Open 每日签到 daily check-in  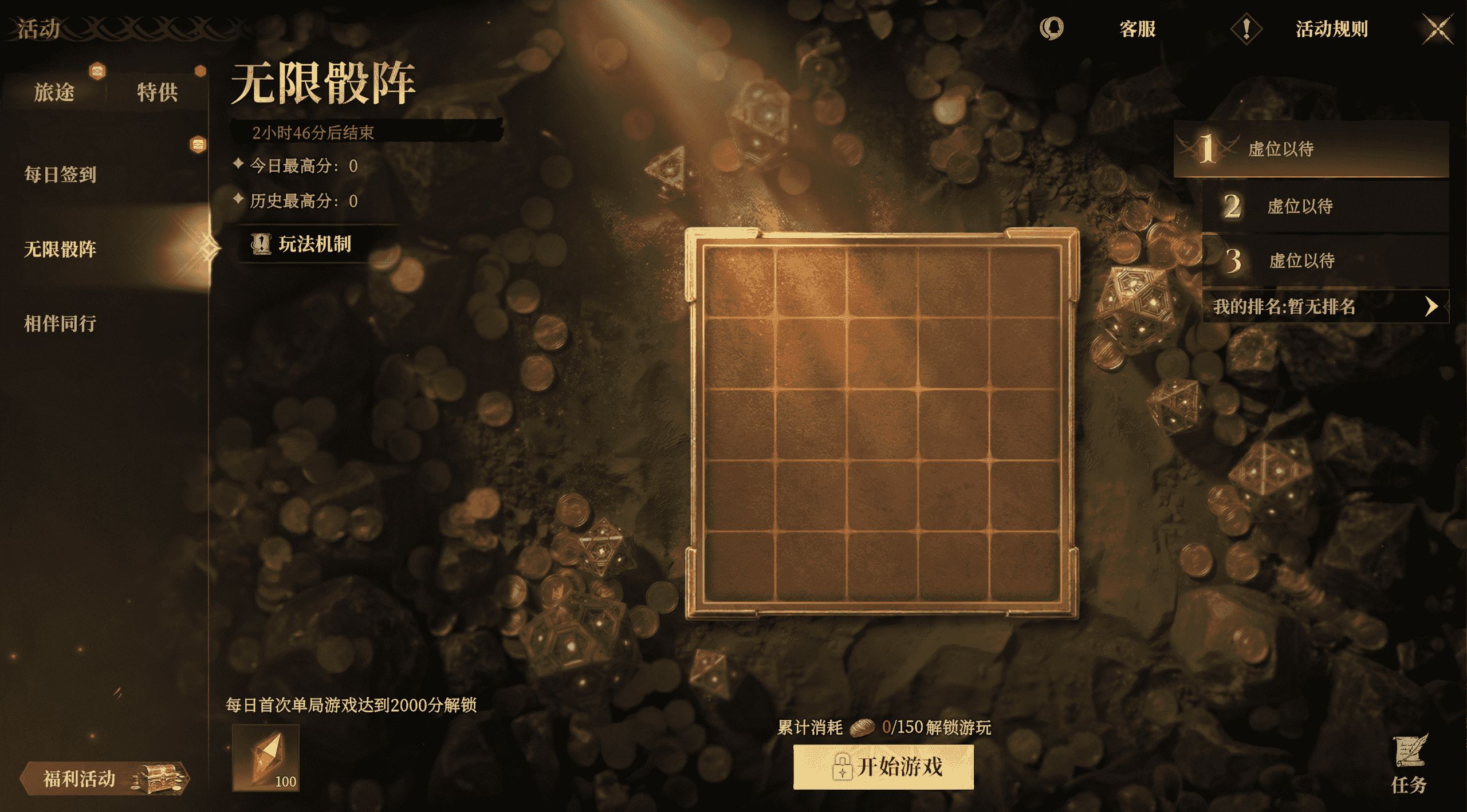(x=60, y=174)
